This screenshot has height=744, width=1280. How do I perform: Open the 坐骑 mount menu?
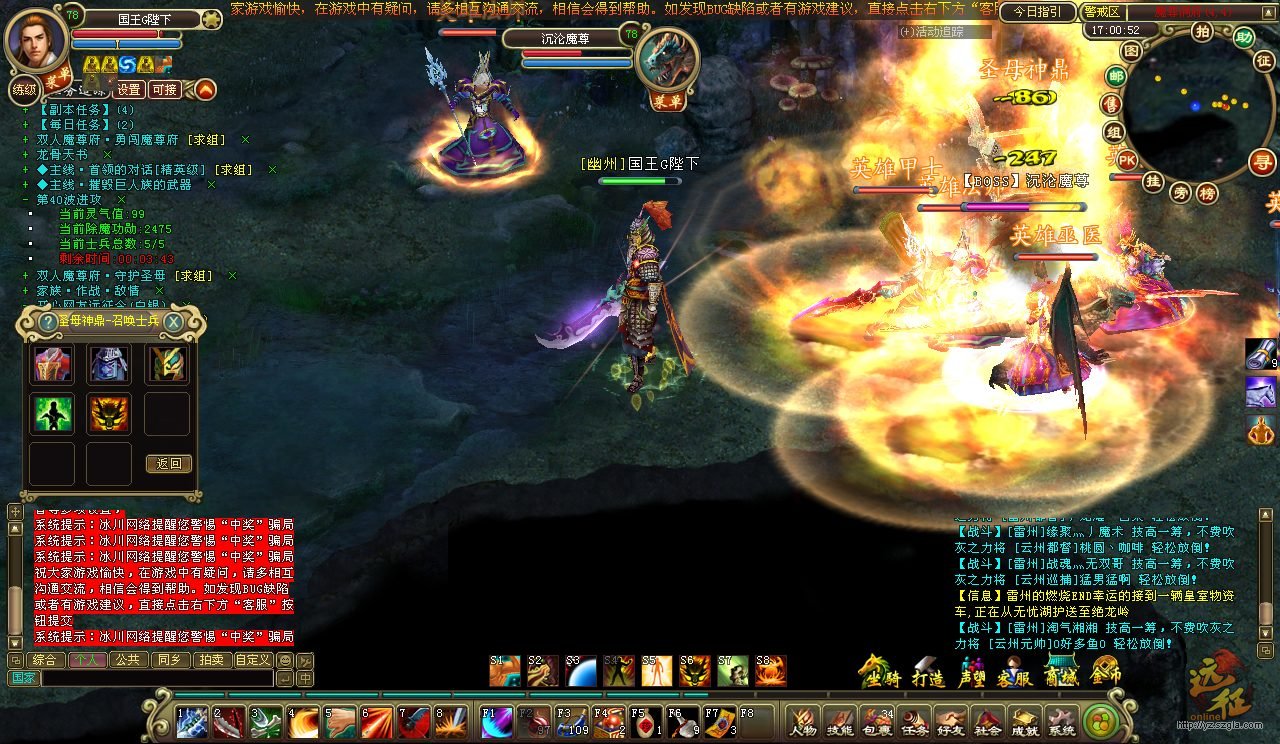click(x=878, y=672)
